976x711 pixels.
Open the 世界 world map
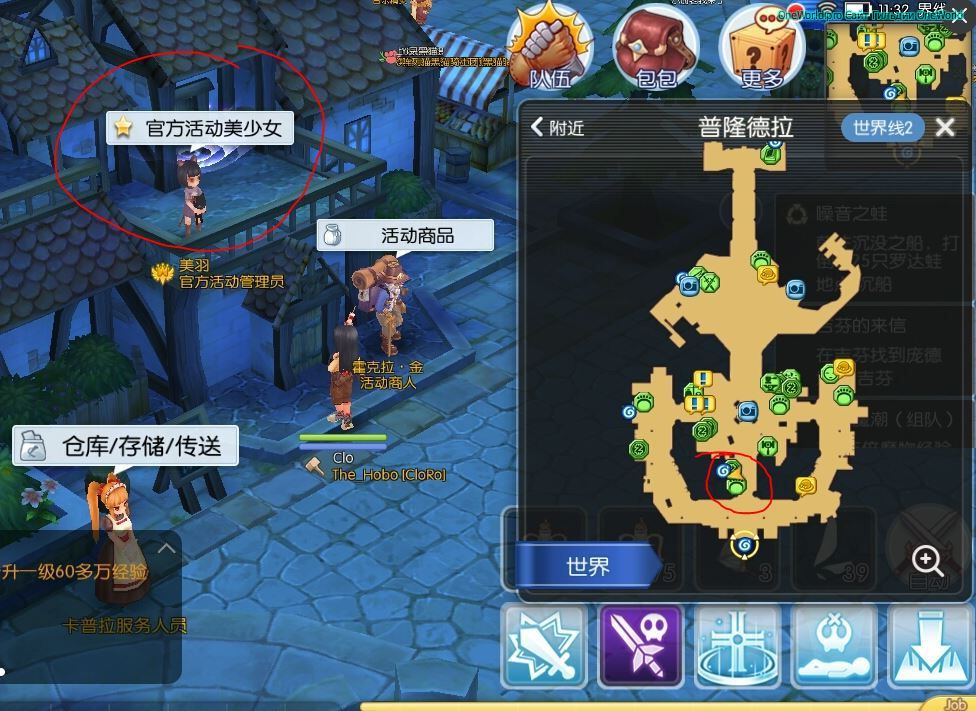tap(587, 567)
